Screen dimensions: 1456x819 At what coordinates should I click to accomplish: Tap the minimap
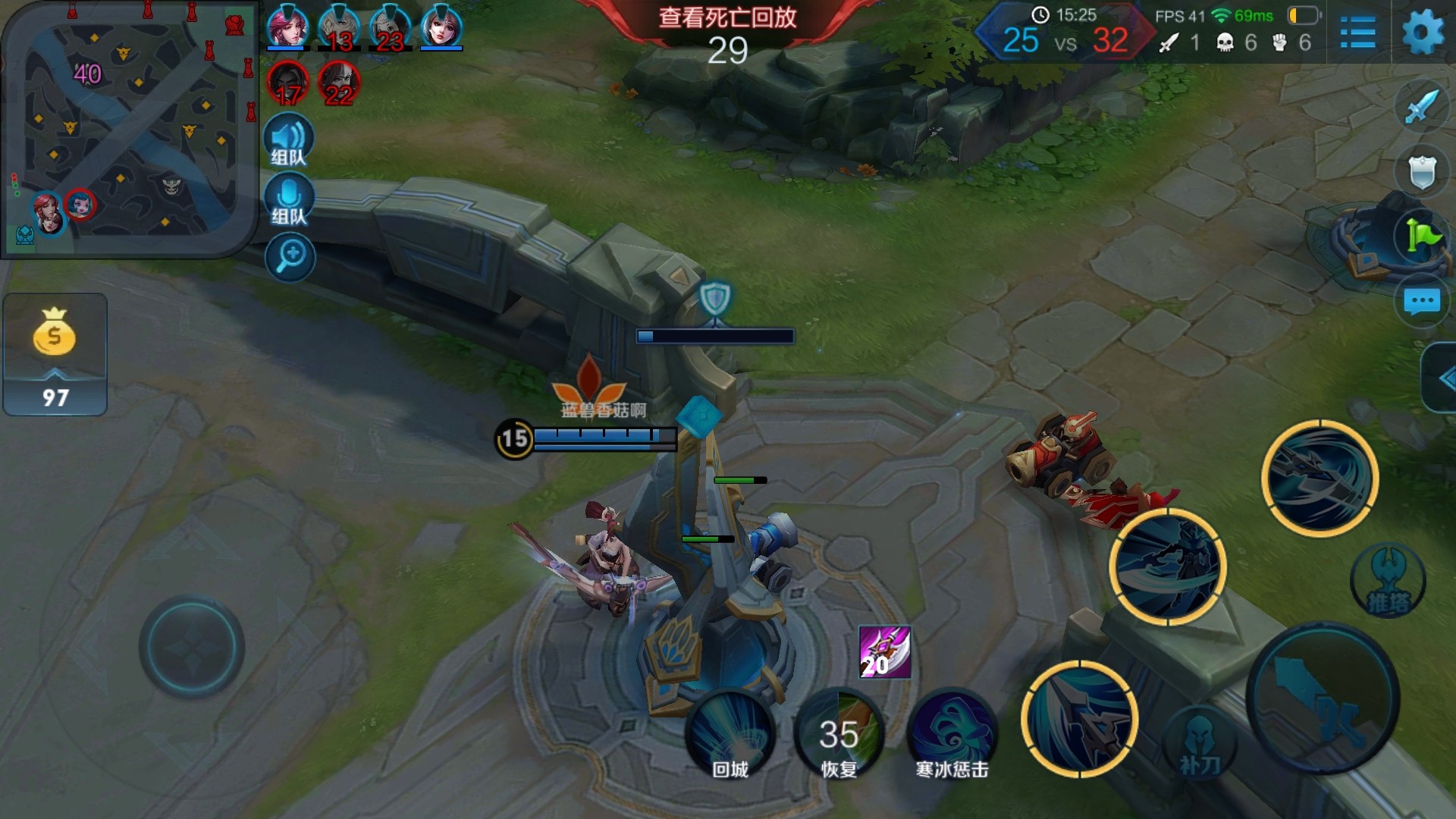coord(129,129)
